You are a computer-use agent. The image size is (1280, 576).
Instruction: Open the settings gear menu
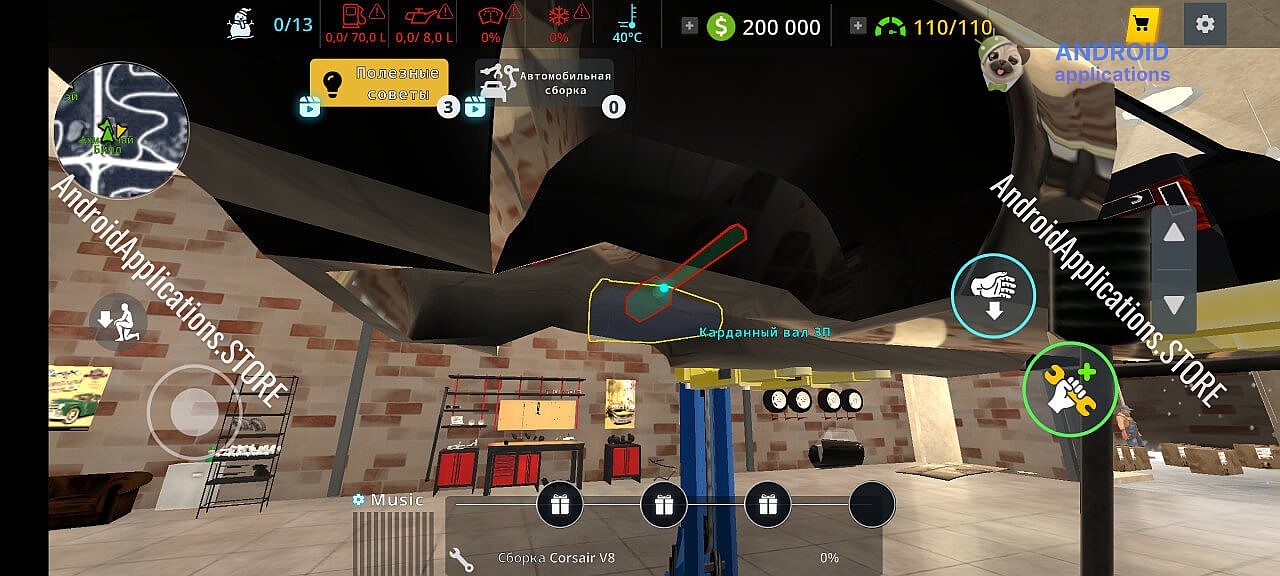[1205, 24]
